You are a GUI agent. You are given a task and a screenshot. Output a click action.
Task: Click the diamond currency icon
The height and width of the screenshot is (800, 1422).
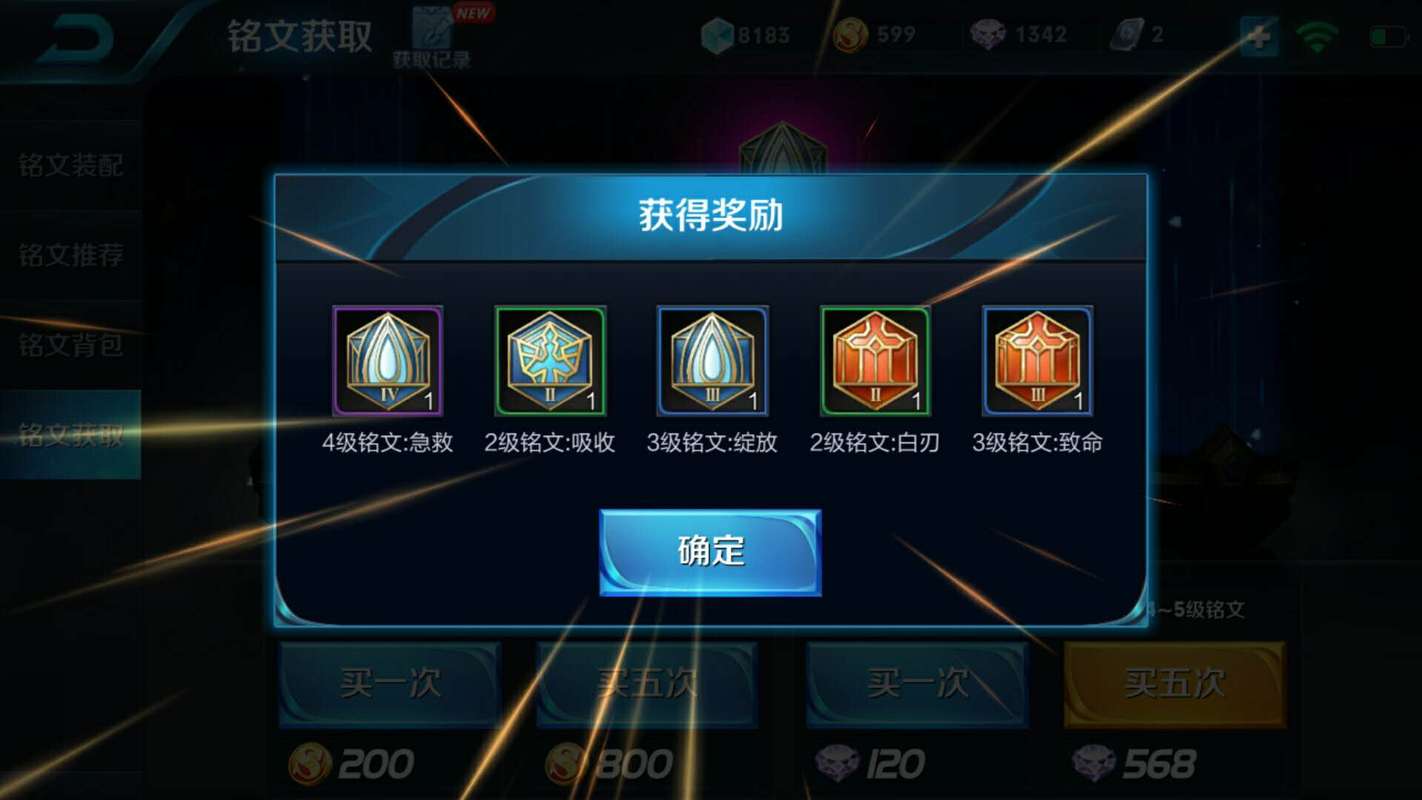[x=716, y=33]
